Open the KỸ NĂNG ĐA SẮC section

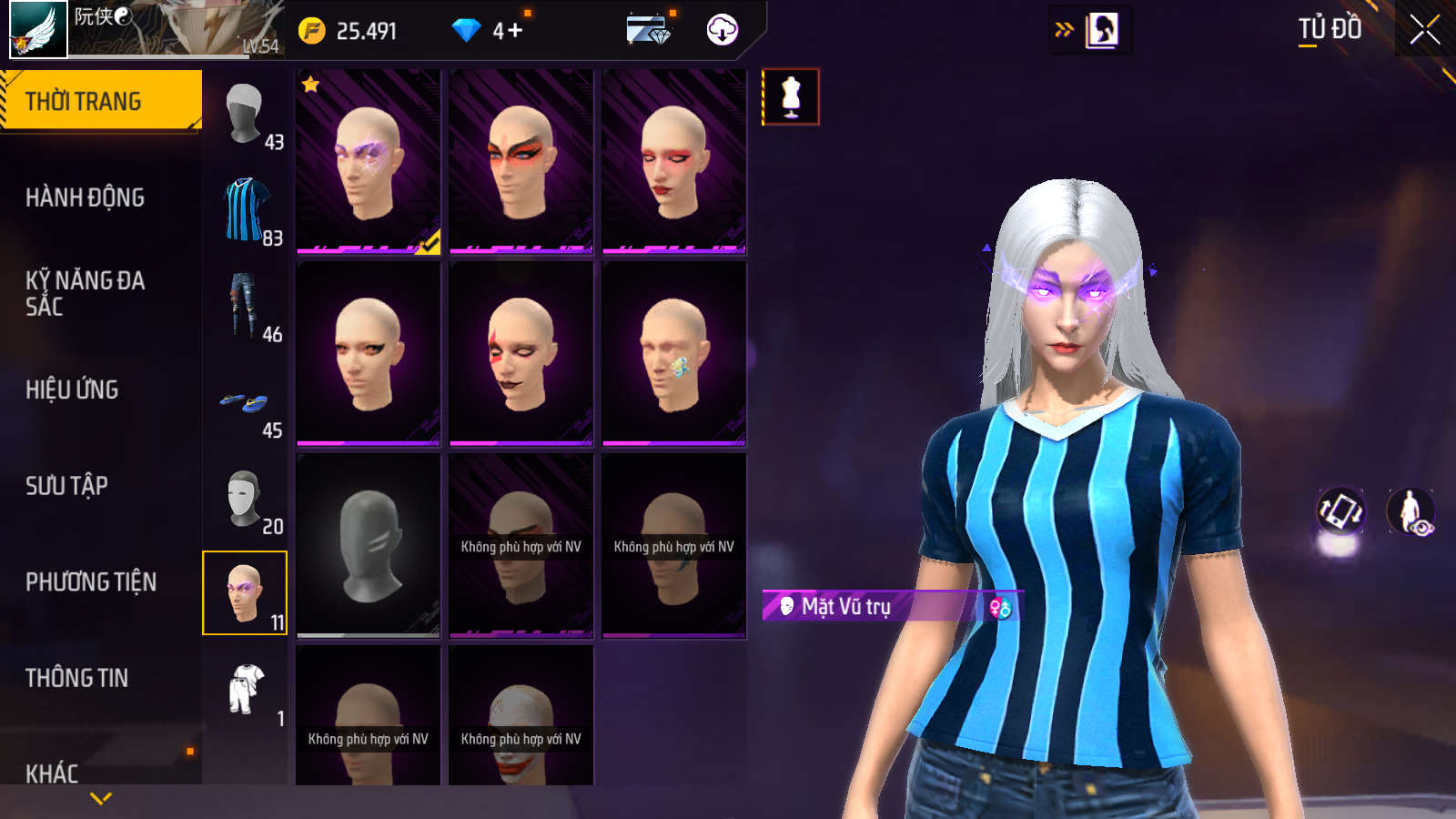(x=85, y=293)
